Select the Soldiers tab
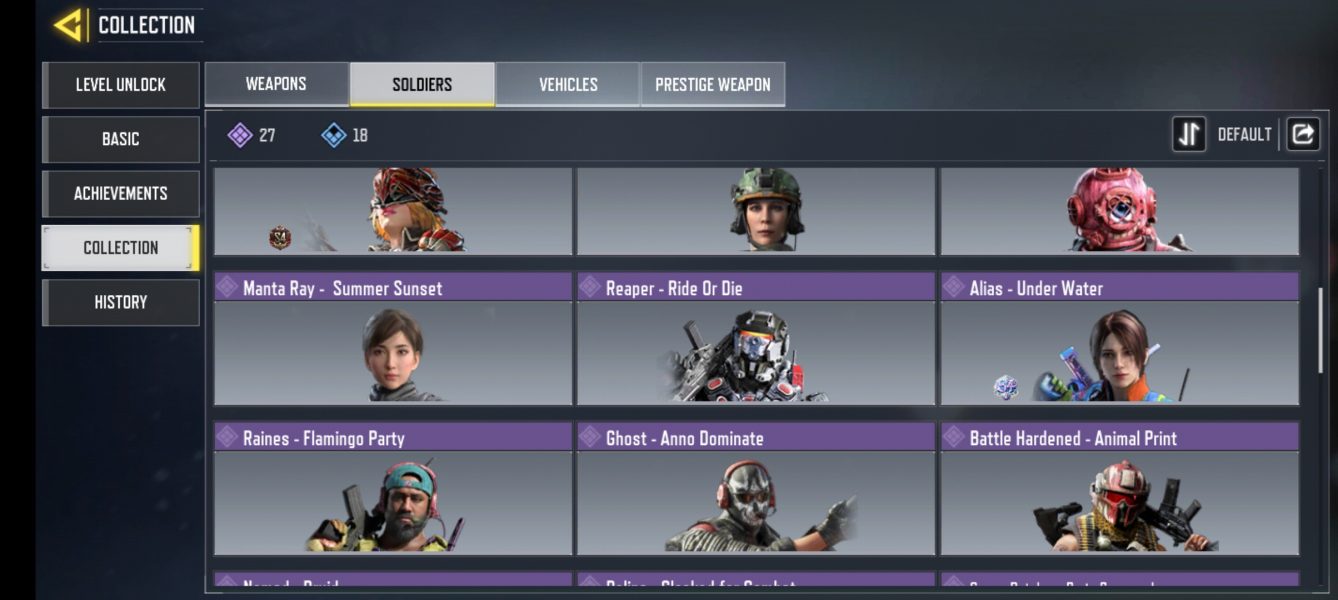Viewport: 1338px width, 600px height. coord(422,84)
